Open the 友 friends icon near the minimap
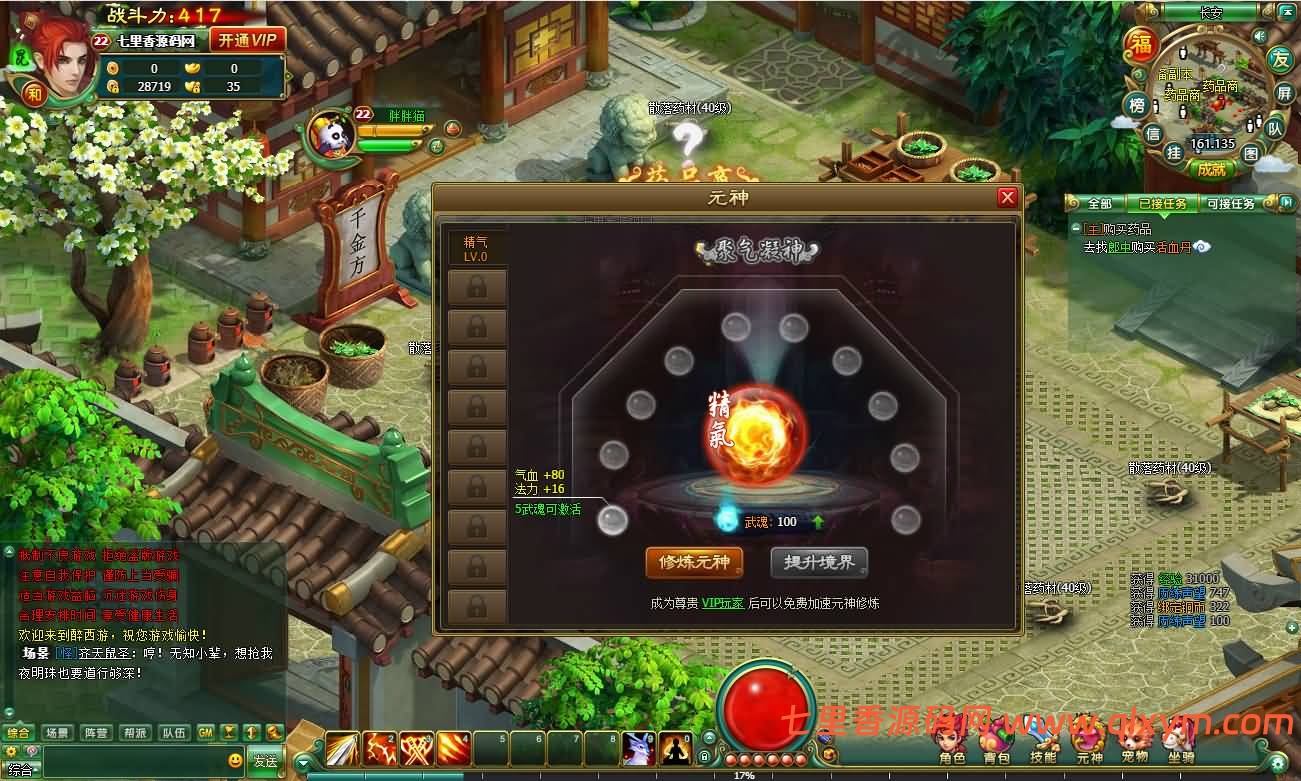Image resolution: width=1301 pixels, height=781 pixels. point(1279,60)
